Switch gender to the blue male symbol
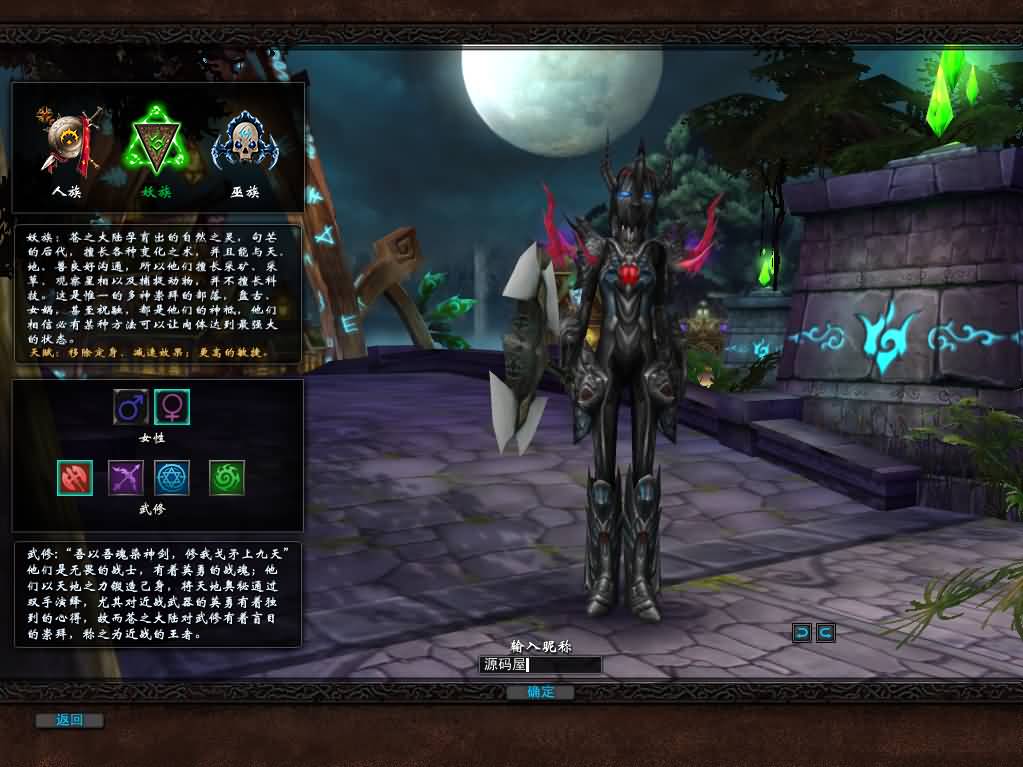Viewport: 1023px width, 767px height. pos(131,406)
